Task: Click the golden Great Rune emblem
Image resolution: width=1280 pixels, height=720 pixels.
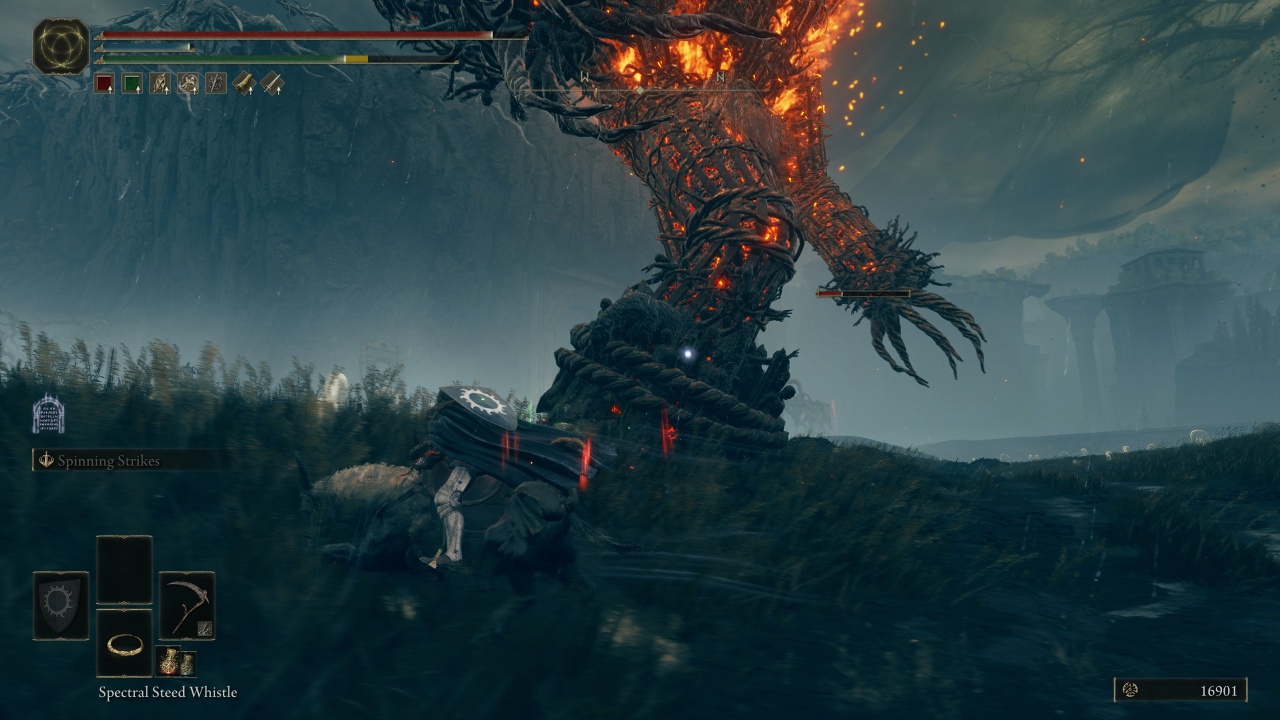Action: click(x=61, y=46)
